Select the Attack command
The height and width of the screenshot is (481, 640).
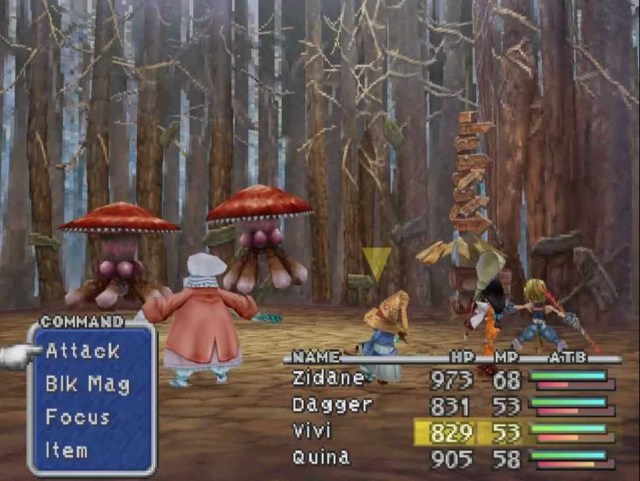click(82, 351)
